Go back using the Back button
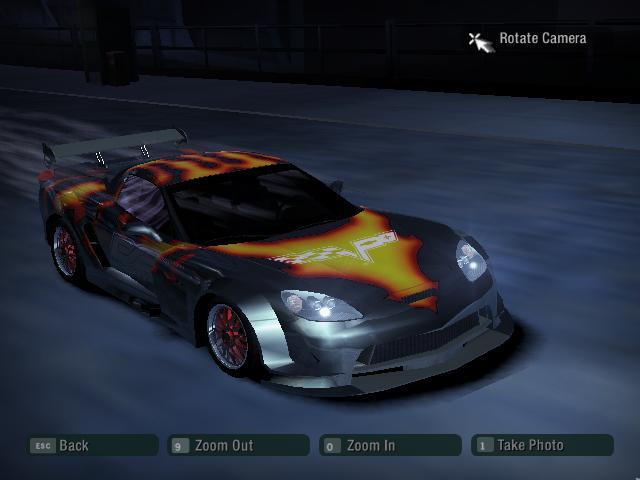640x480 pixels. click(92, 446)
